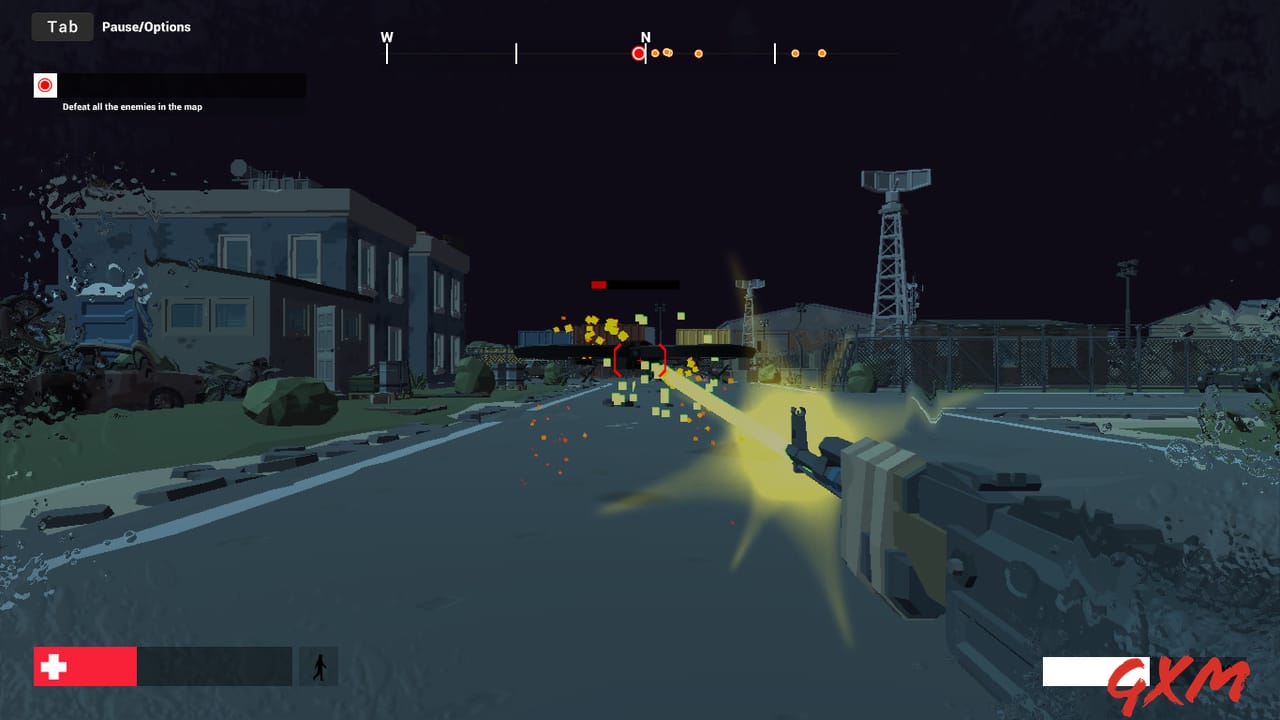The width and height of the screenshot is (1280, 720).
Task: Click the leftmost orange enemy dot on compass
Action: pyautogui.click(x=654, y=52)
